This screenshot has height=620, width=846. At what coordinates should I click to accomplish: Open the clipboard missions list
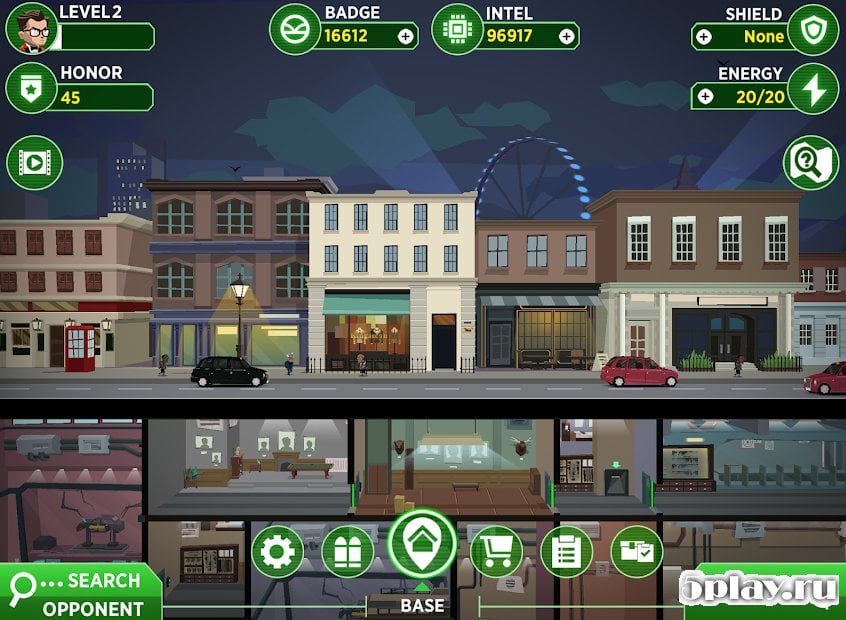(566, 551)
